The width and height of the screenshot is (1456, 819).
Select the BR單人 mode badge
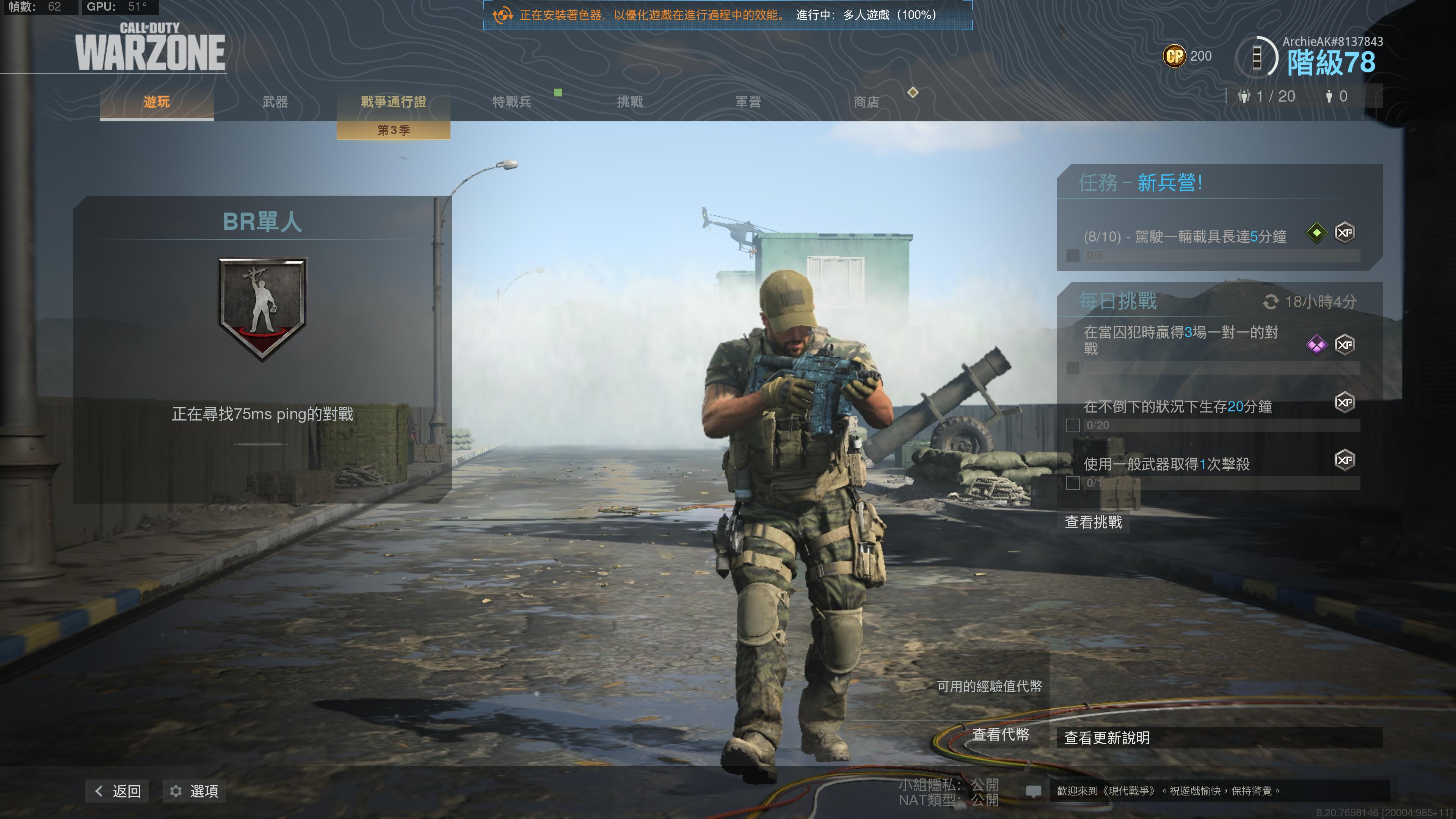point(262,309)
